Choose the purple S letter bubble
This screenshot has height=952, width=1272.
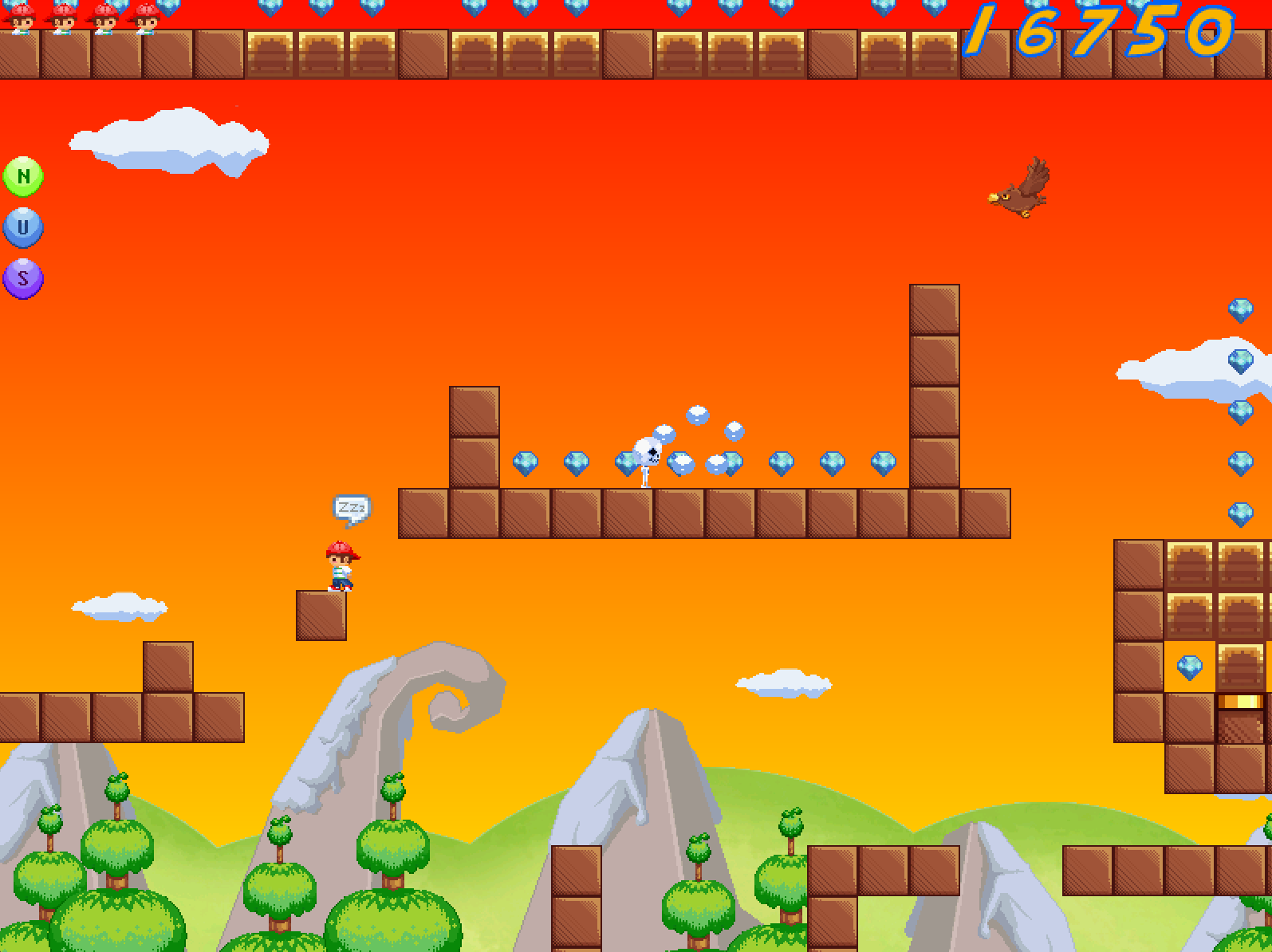pos(23,278)
